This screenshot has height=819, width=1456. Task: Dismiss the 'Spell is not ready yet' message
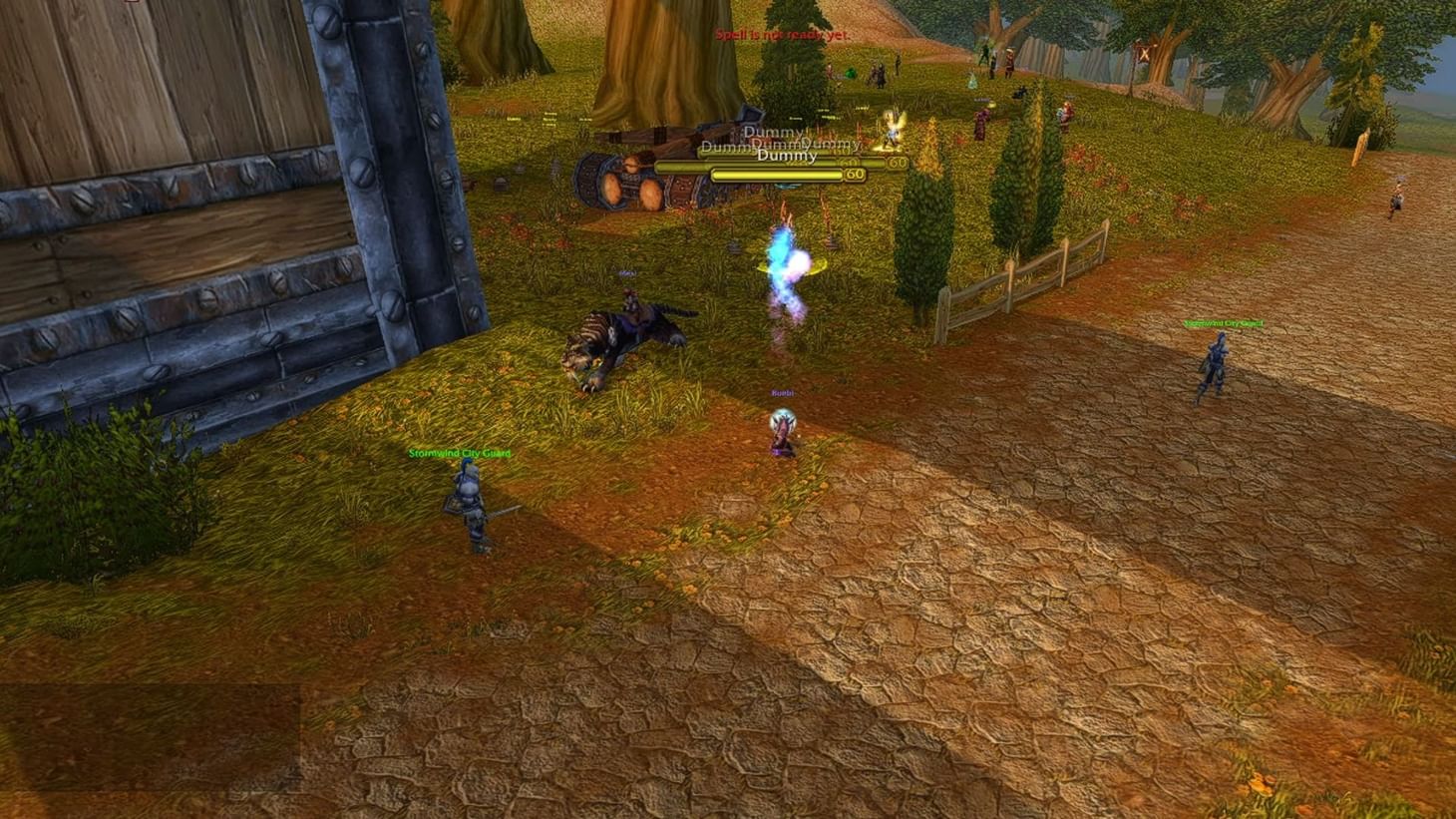coord(782,34)
